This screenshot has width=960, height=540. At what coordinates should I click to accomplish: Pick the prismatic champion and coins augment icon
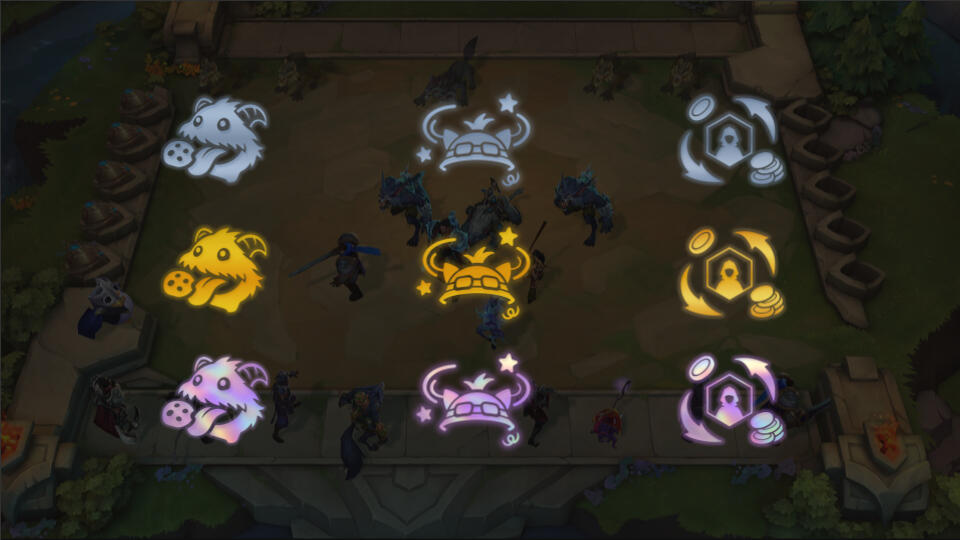tap(733, 400)
